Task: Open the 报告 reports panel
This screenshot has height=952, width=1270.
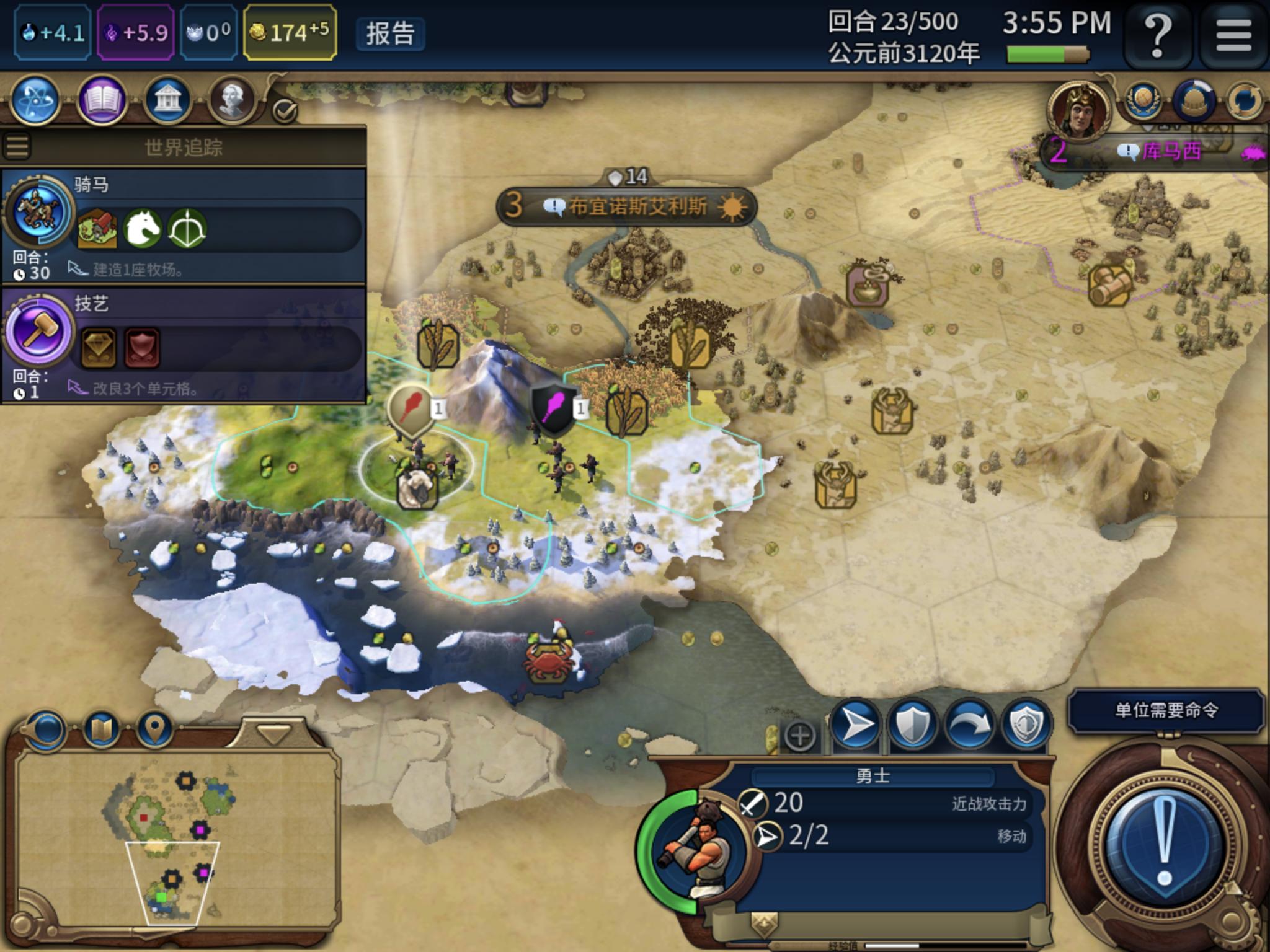Action: [x=390, y=33]
